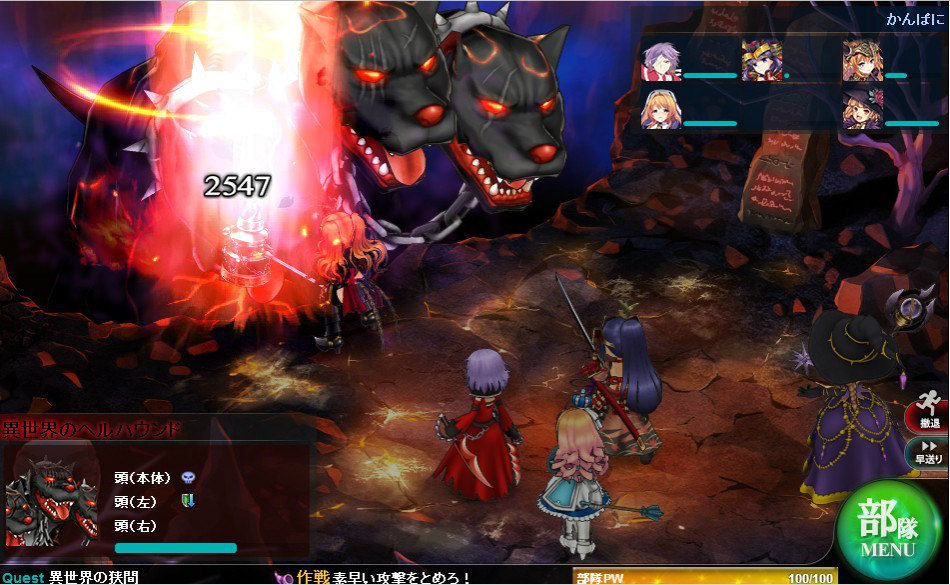Open the green 部隊 MENU orb
Image resolution: width=950 pixels, height=585 pixels.
pyautogui.click(x=887, y=527)
